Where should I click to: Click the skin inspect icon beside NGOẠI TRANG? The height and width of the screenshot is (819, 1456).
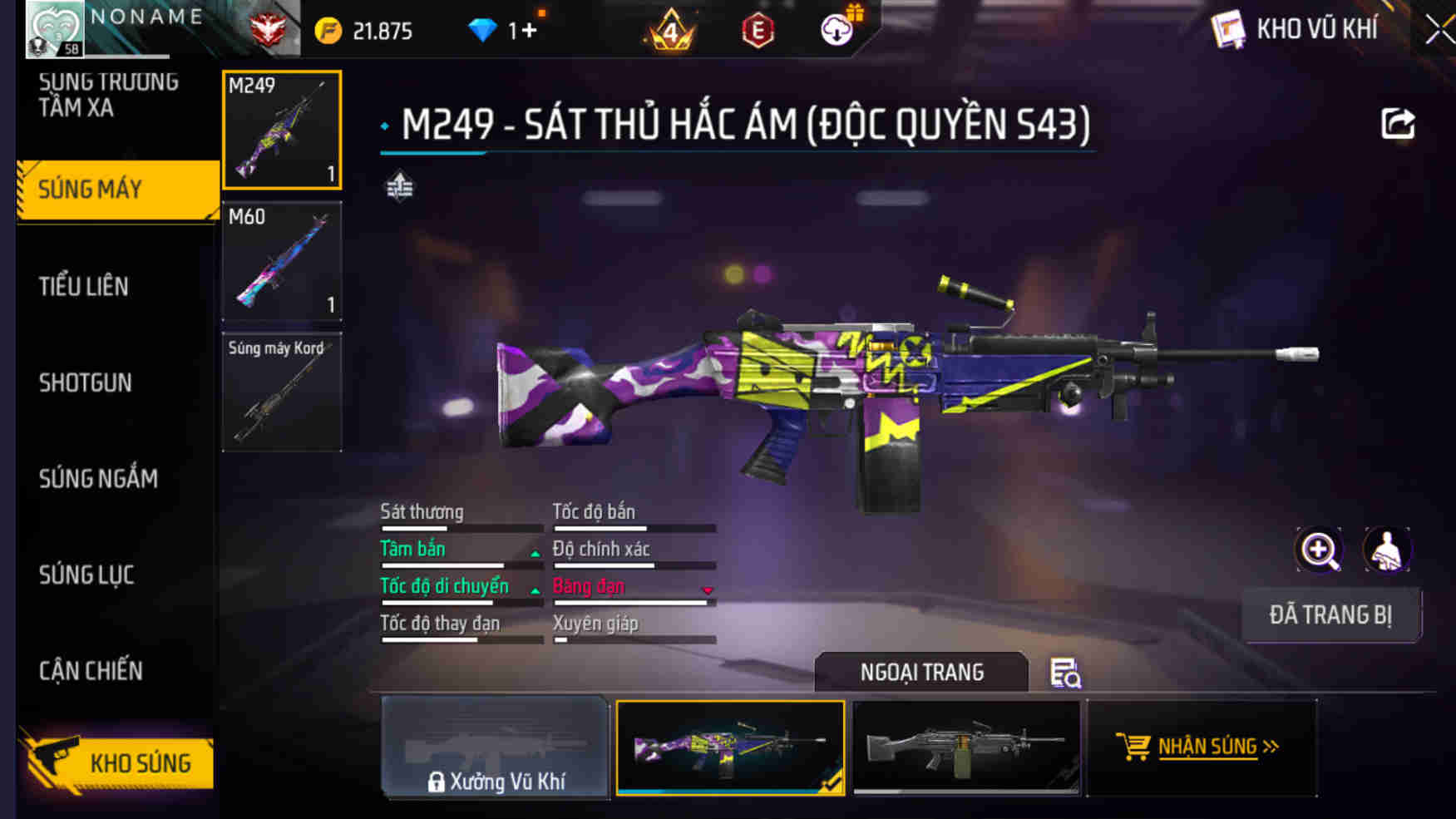(1065, 673)
